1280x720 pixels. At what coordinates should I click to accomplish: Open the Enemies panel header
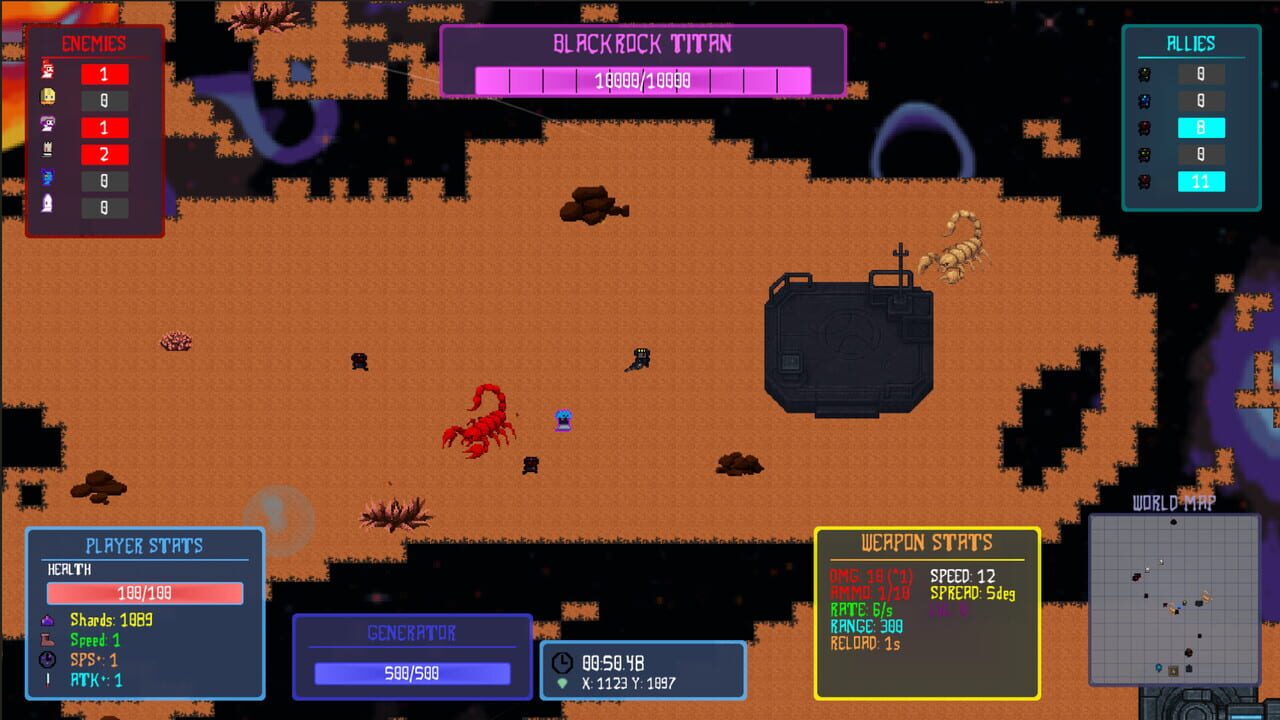(x=95, y=42)
